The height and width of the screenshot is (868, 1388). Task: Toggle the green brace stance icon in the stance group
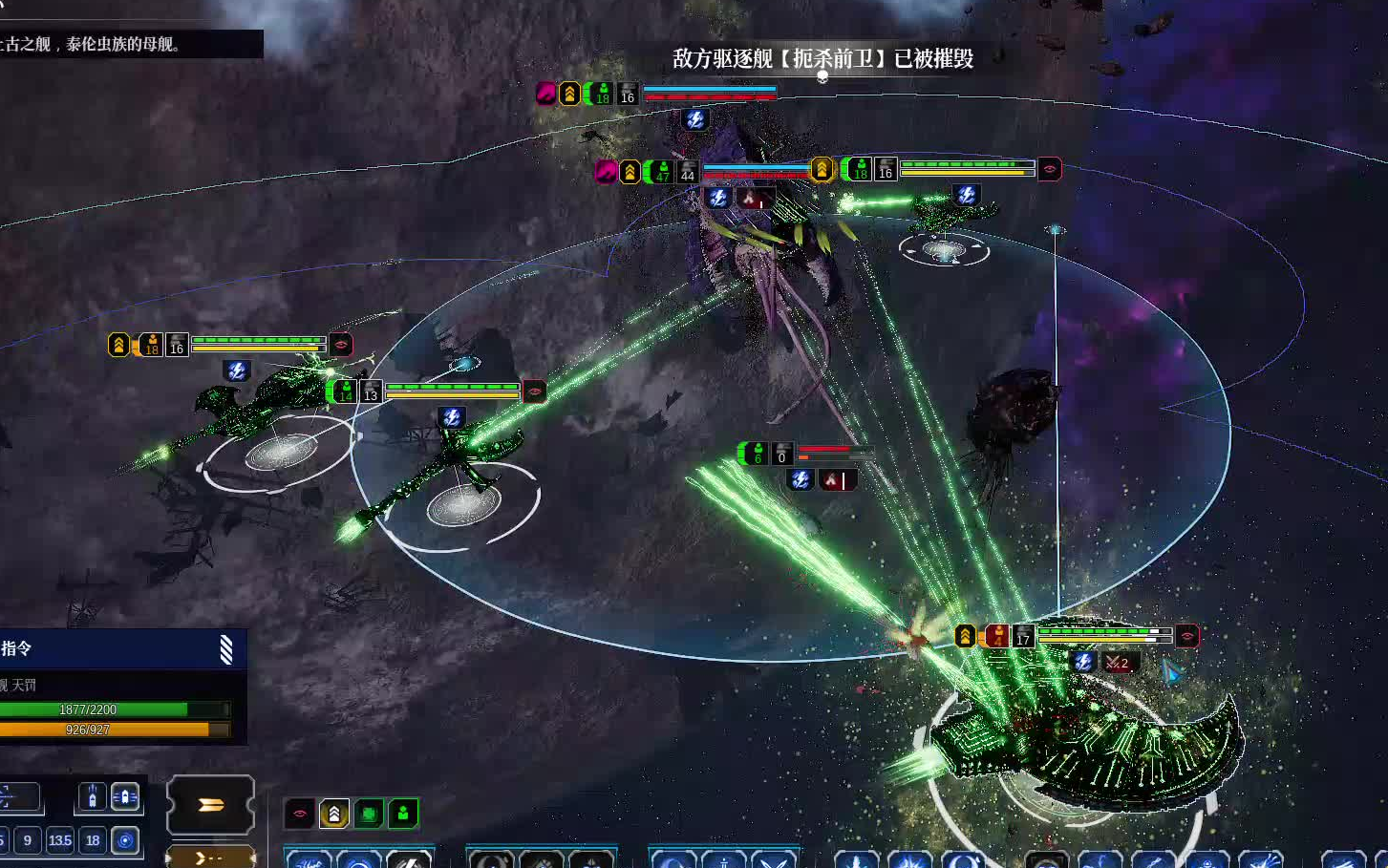click(369, 813)
